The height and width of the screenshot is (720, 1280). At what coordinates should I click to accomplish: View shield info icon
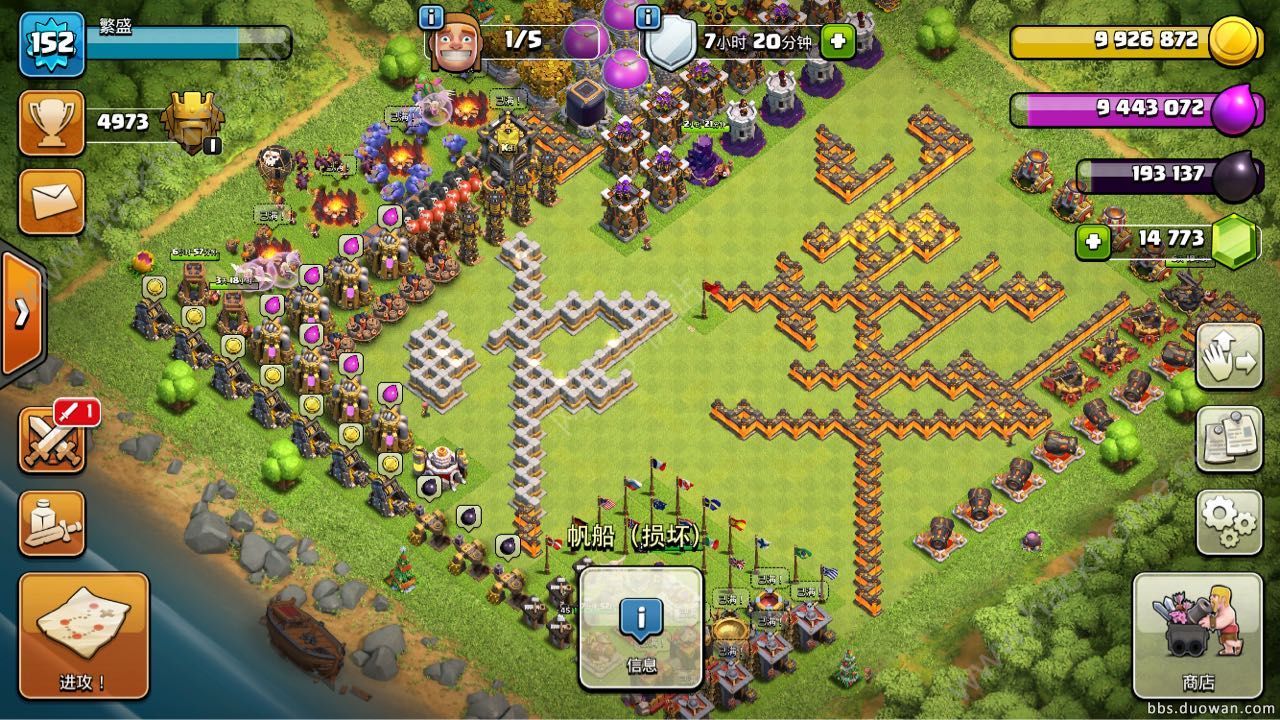click(649, 17)
